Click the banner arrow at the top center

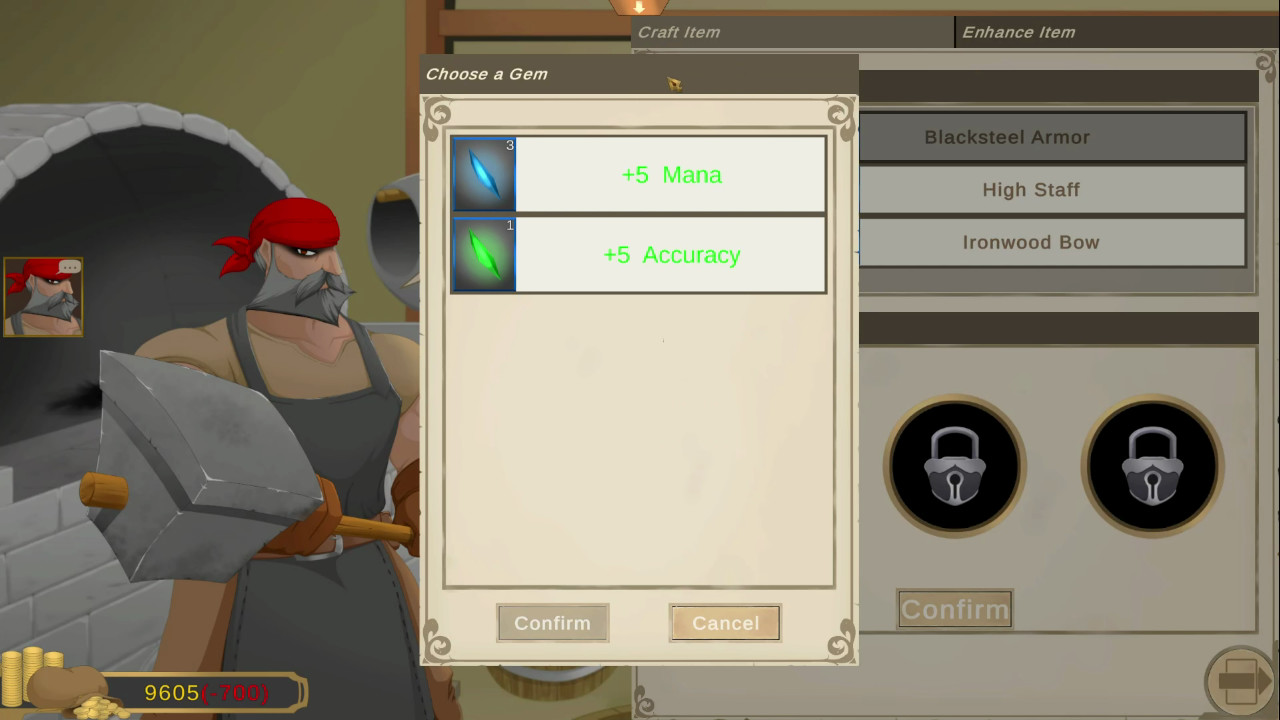tap(639, 8)
